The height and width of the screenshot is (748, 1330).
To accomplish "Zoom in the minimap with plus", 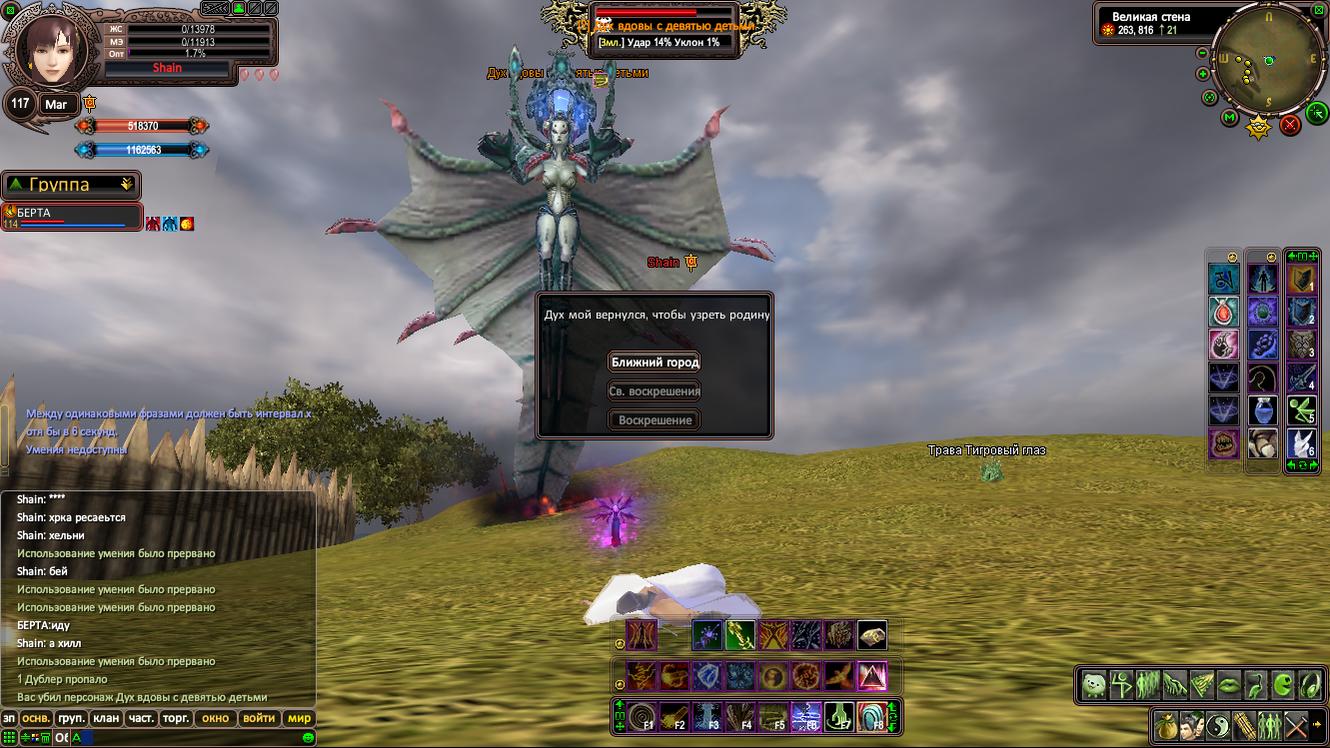I will (1203, 73).
